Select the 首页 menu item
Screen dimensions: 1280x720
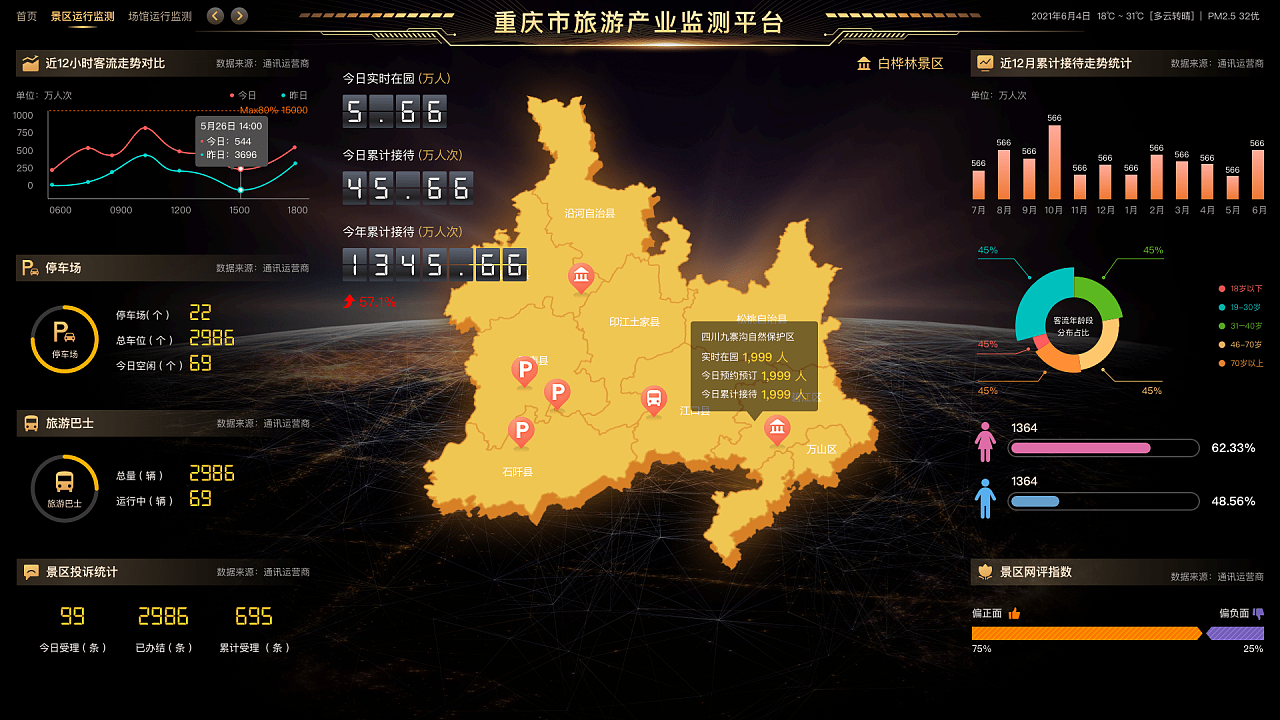24,16
